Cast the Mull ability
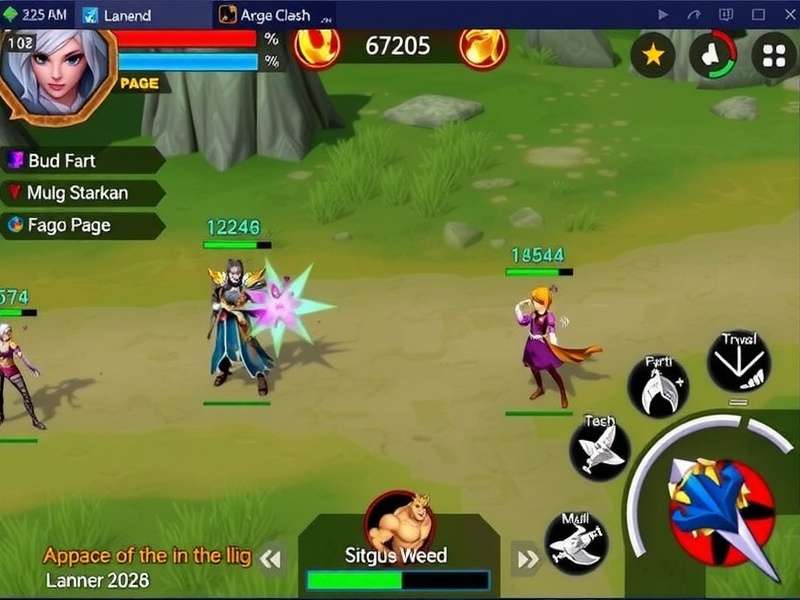The image size is (800, 600). 577,542
